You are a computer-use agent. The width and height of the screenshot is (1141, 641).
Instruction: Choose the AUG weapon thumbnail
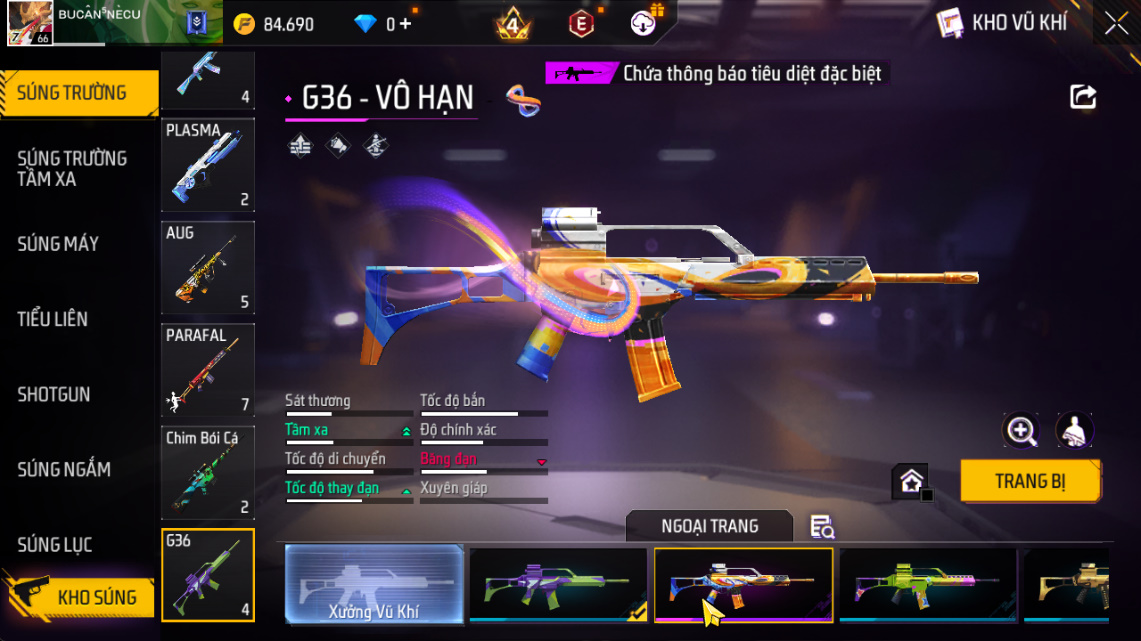coord(208,267)
